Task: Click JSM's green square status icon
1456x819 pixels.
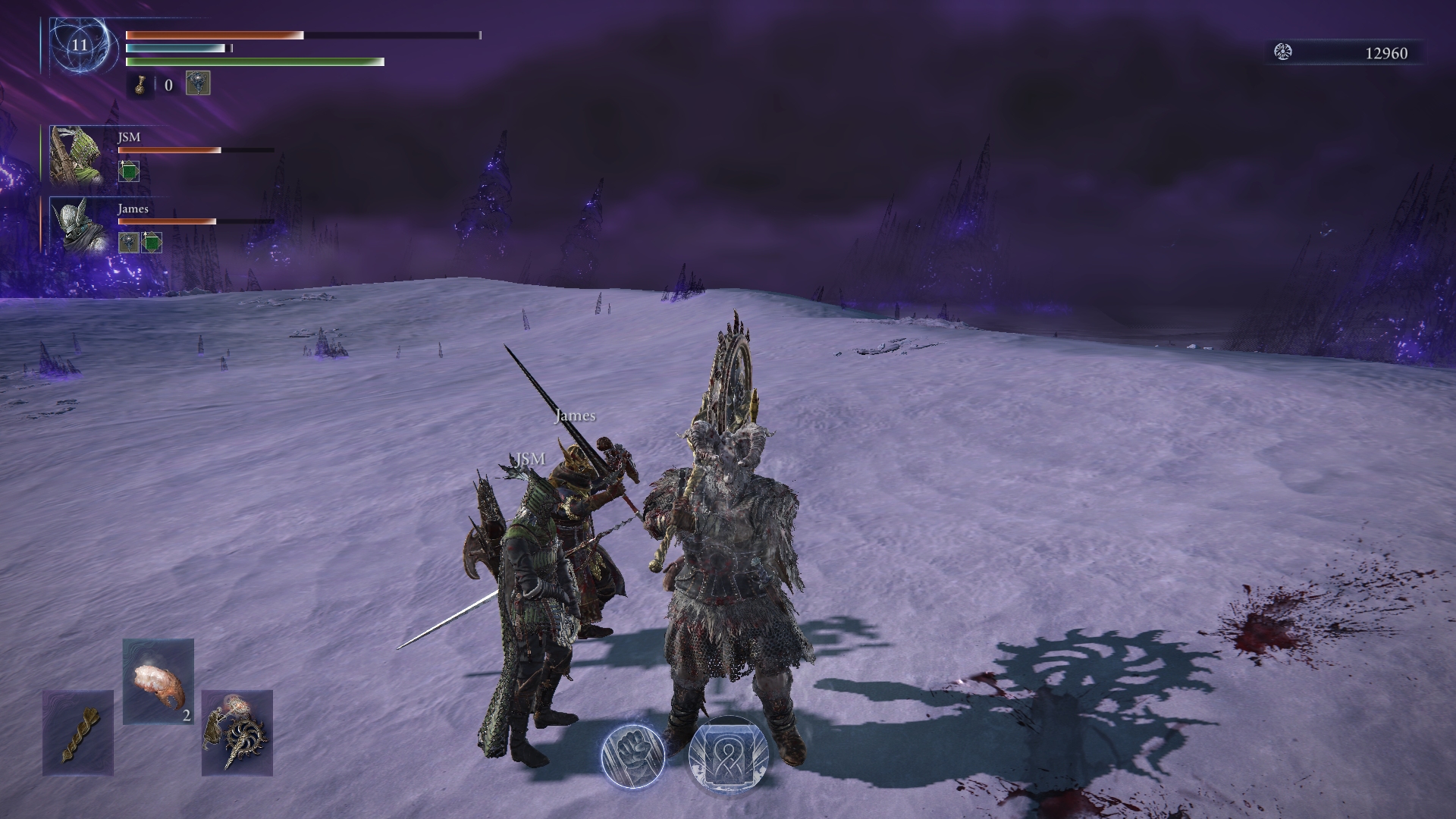Action: click(129, 171)
